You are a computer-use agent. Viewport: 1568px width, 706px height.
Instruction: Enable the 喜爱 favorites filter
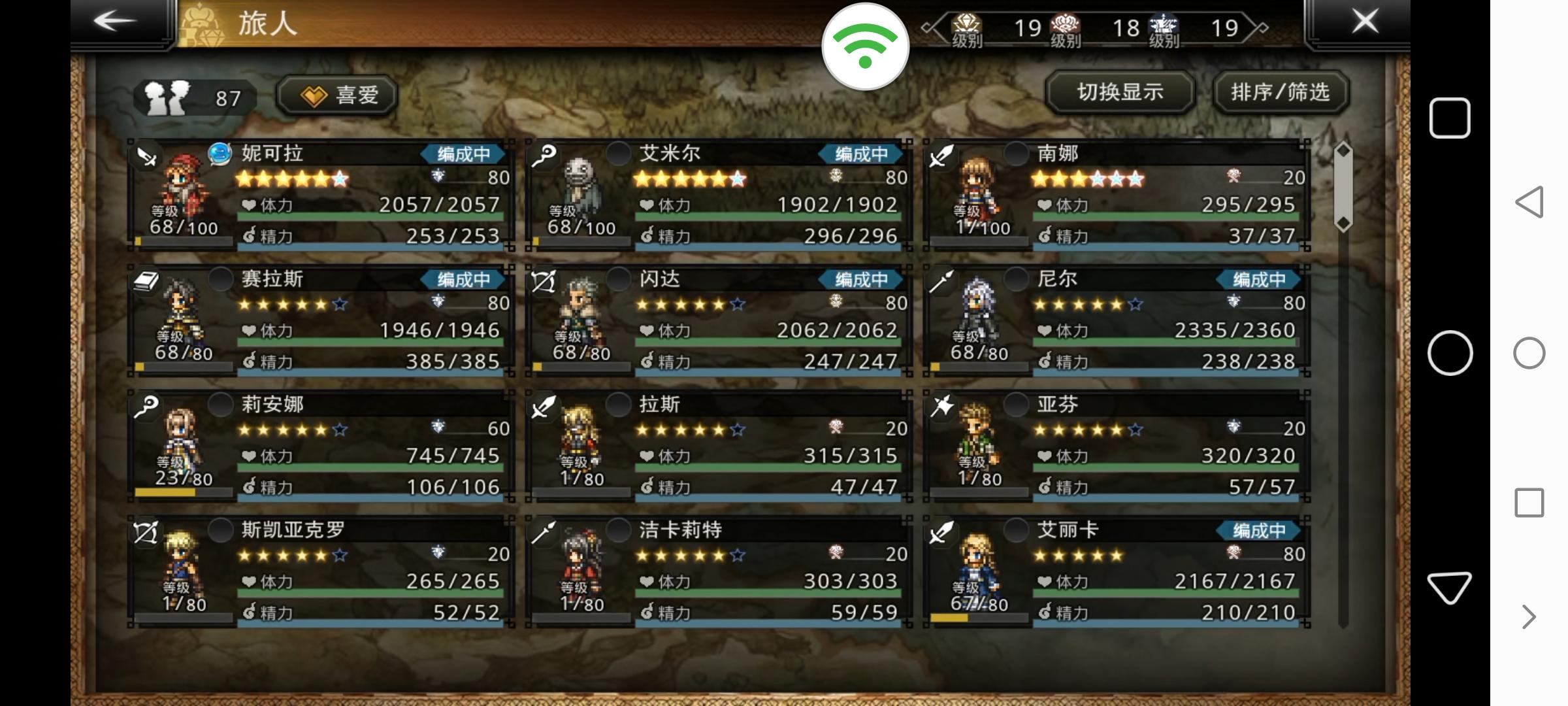pyautogui.click(x=335, y=94)
